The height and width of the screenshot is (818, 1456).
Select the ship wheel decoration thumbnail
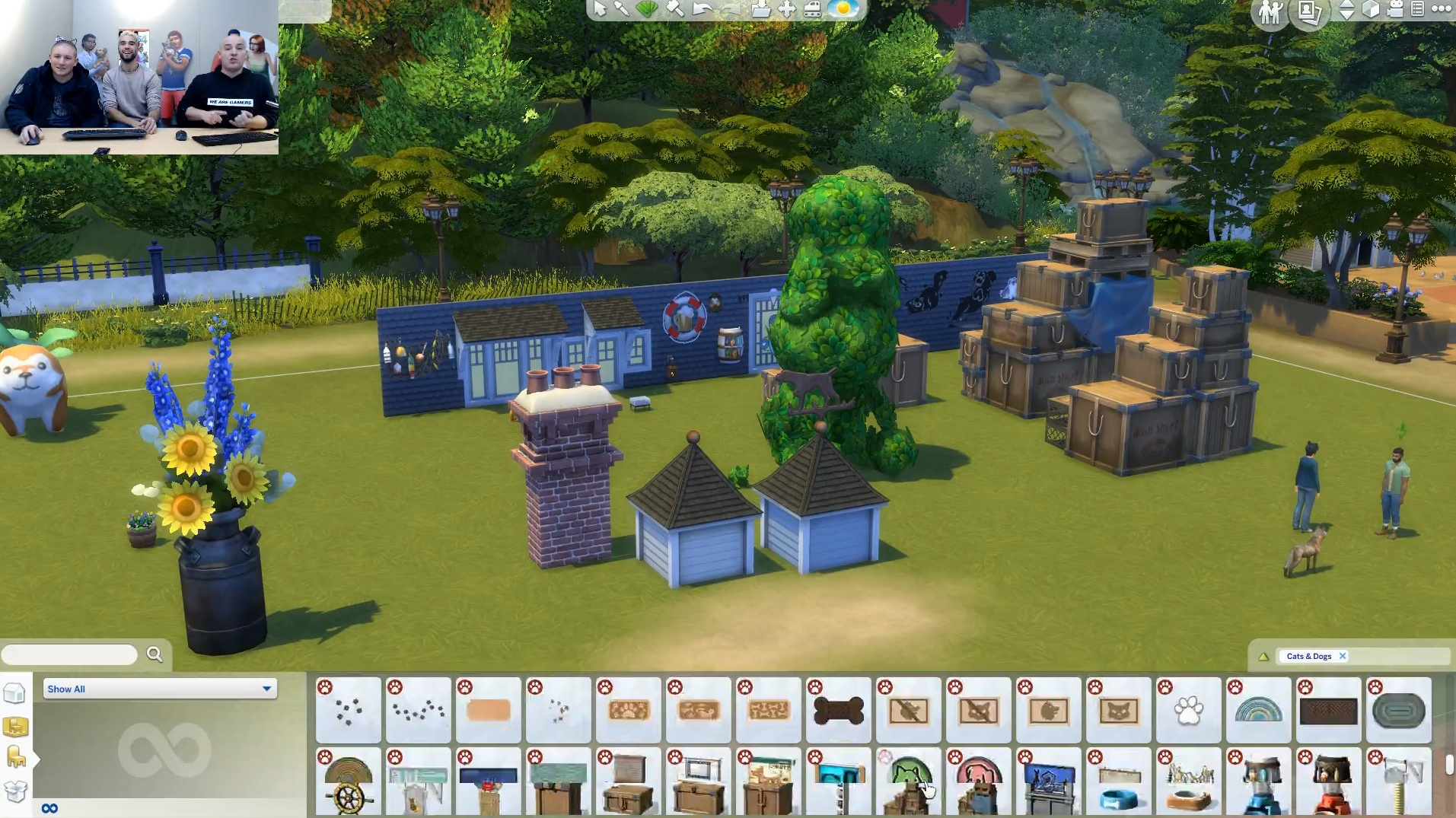(348, 782)
